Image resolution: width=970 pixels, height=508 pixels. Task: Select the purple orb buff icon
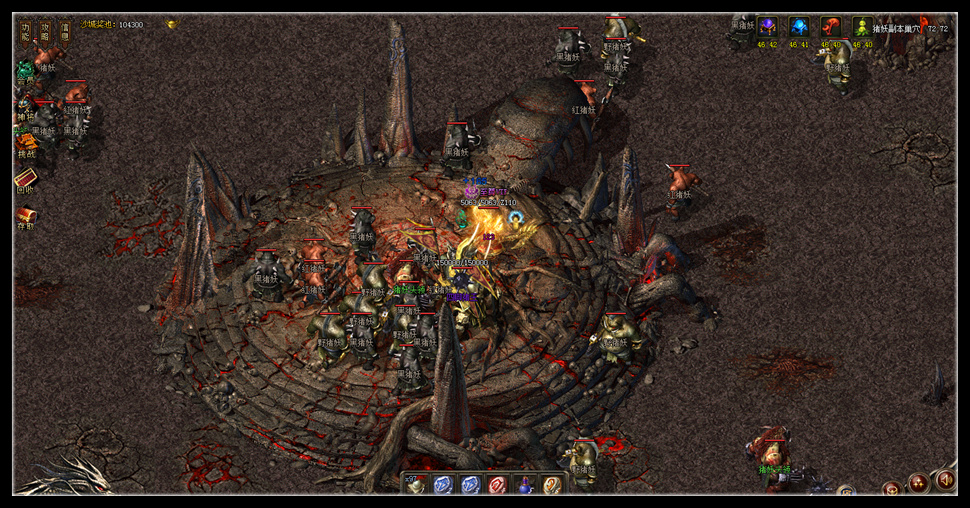767,27
